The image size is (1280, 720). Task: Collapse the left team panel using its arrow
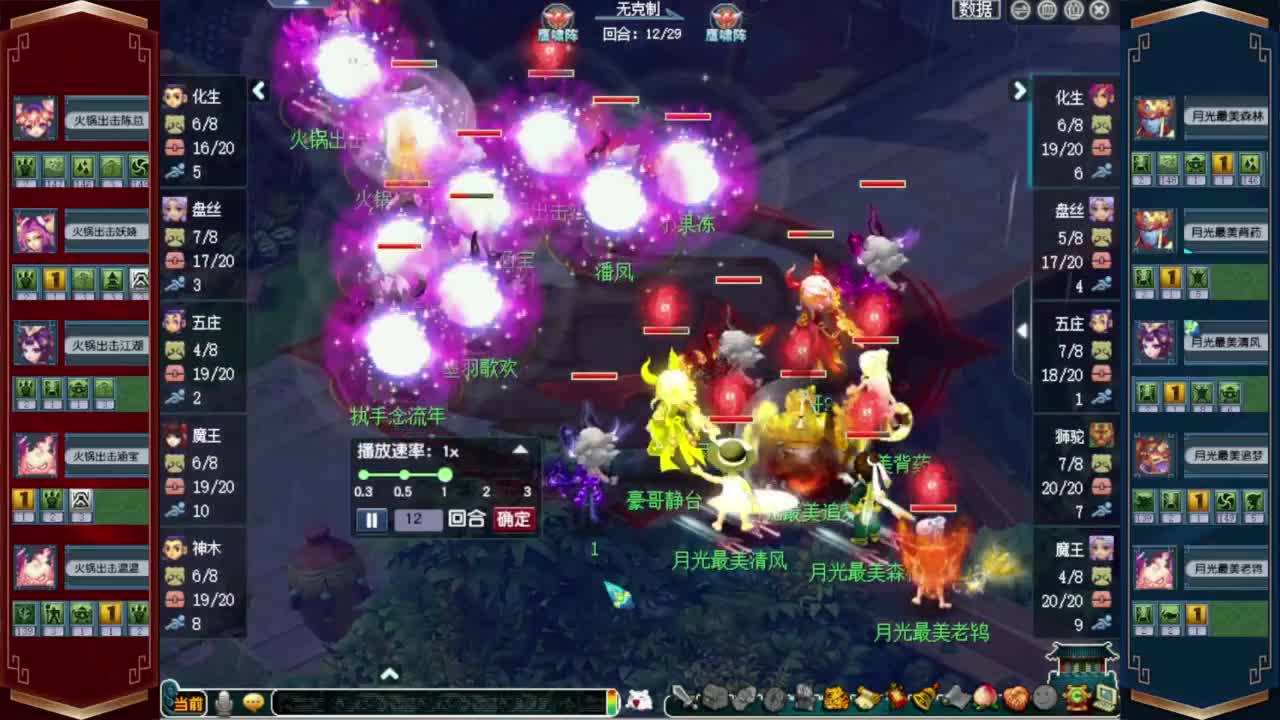pos(259,90)
